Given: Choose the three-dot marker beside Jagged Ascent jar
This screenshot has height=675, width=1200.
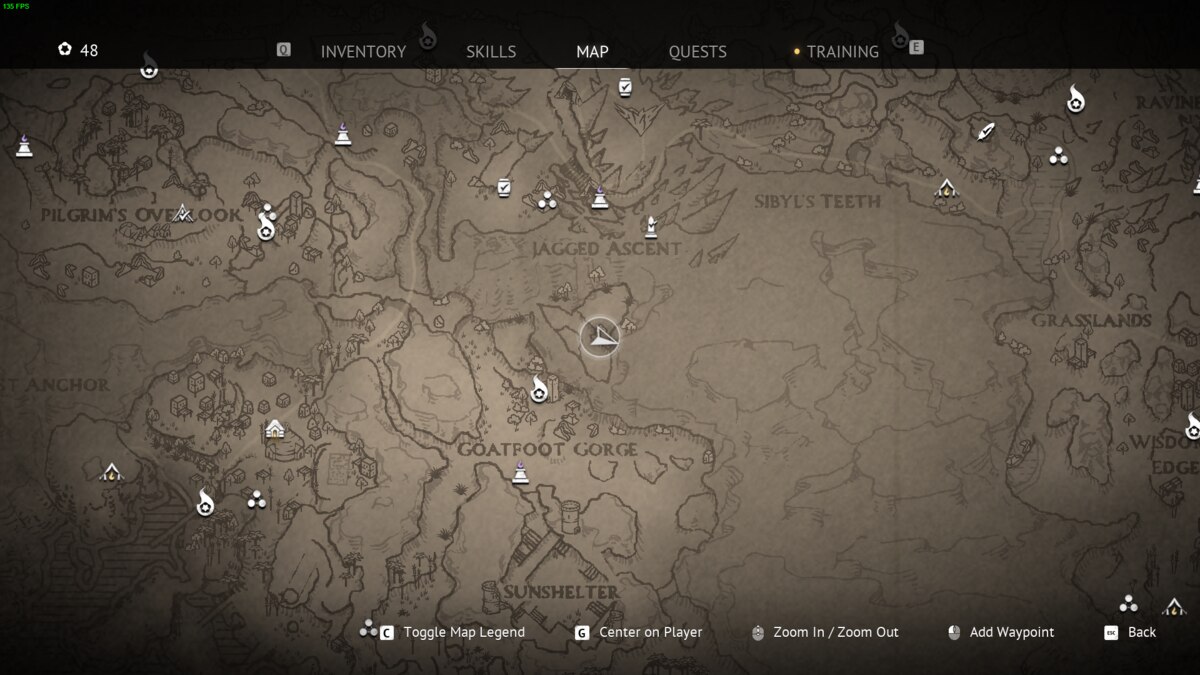Looking at the screenshot, I should [x=546, y=201].
